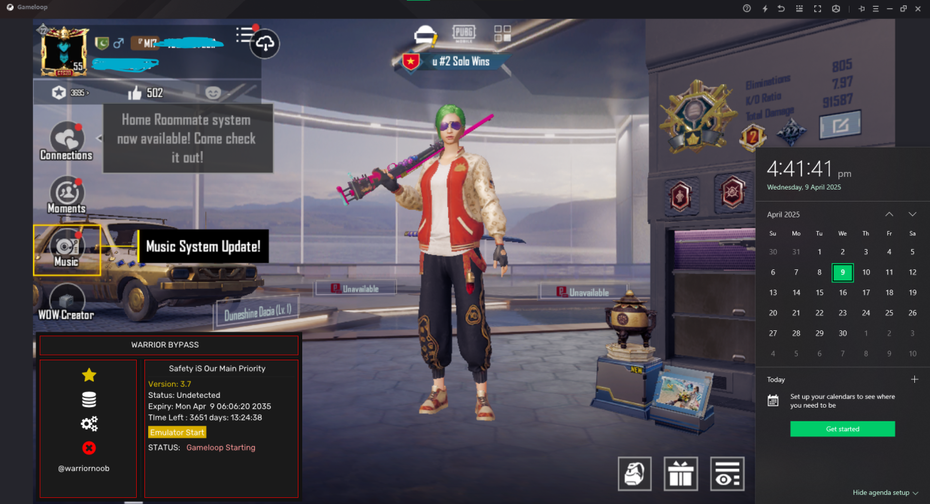930x504 pixels.
Task: Give a like with the thumbs-up icon
Action: pyautogui.click(x=135, y=93)
